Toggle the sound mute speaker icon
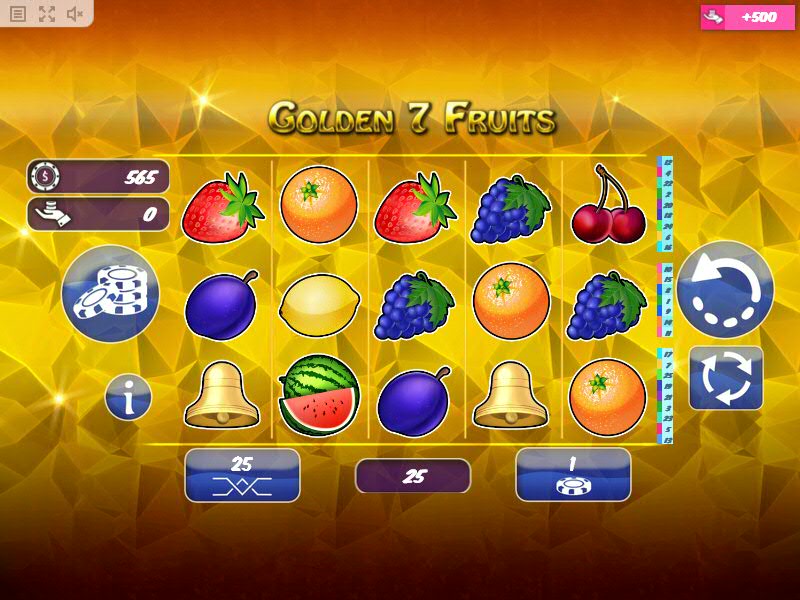Viewport: 800px width, 600px height. (75, 14)
